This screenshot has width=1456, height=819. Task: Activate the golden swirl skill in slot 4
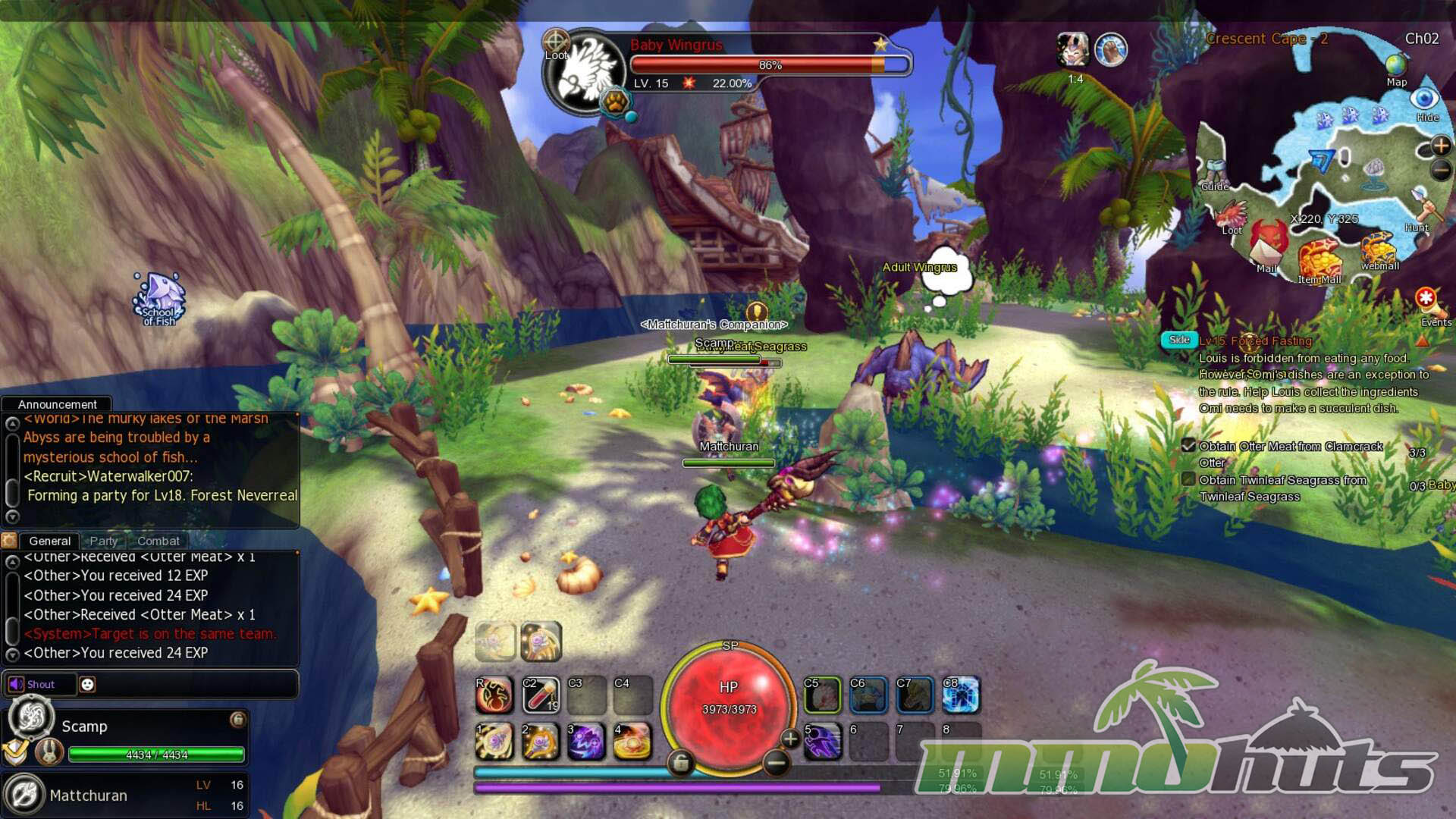click(632, 742)
